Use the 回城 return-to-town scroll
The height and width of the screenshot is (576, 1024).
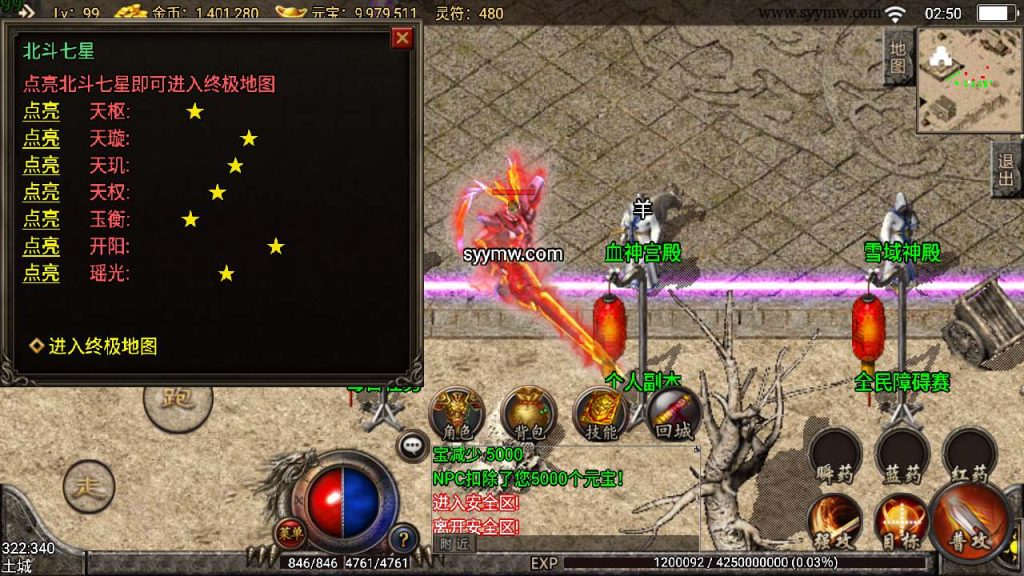[x=673, y=413]
